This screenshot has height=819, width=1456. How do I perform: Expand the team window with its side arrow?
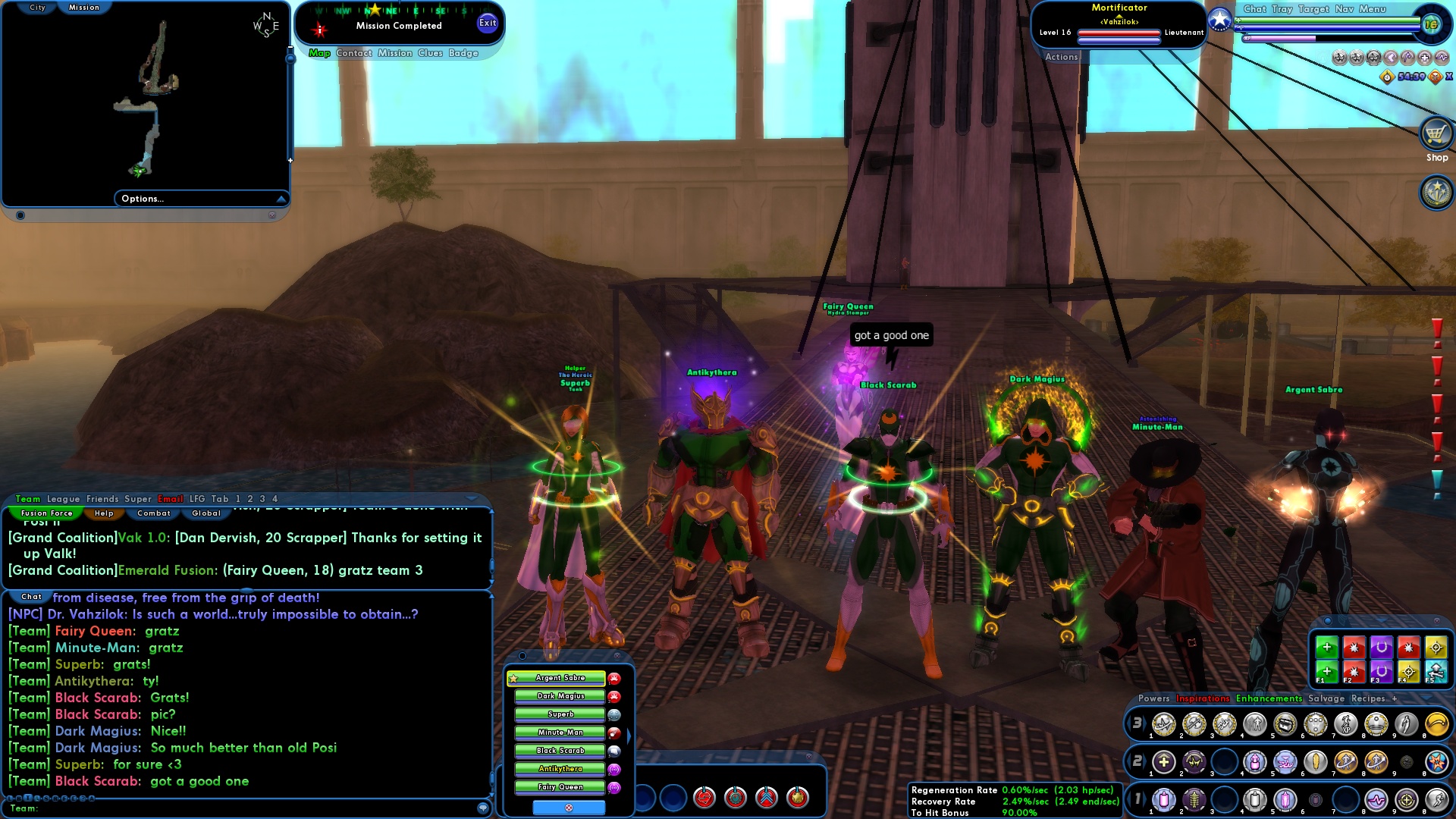(628, 735)
